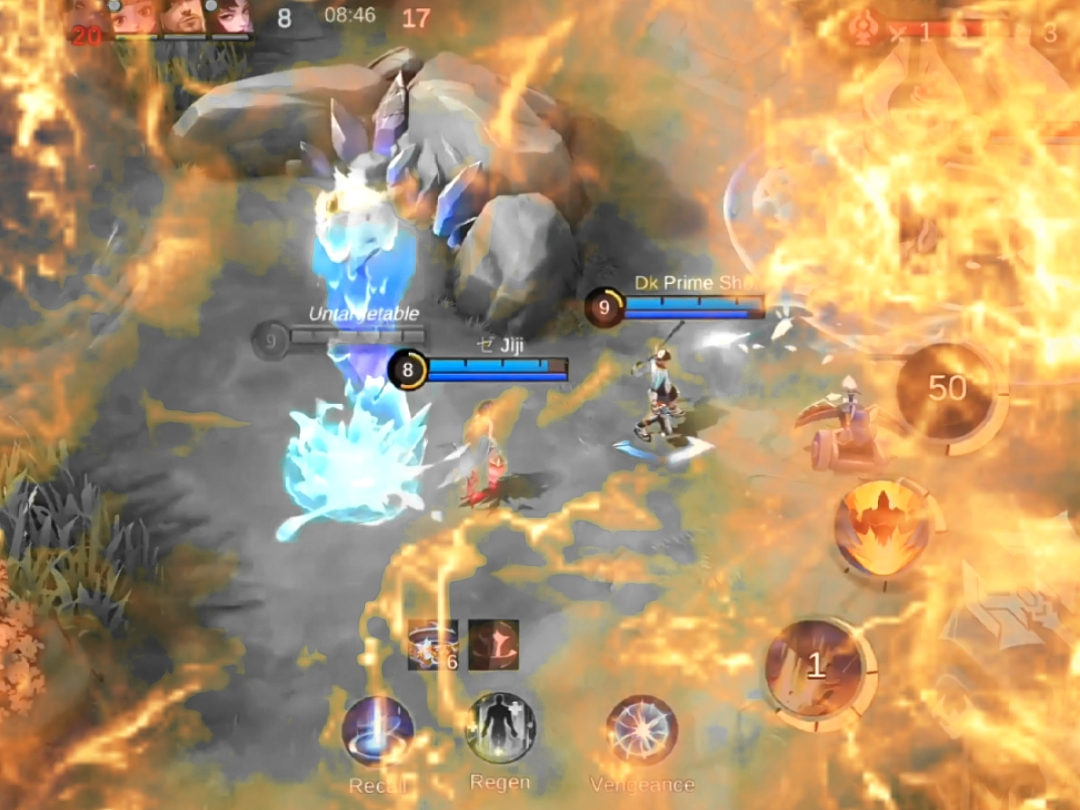Select the buff icon showing 6
1080x810 pixels.
[432, 645]
